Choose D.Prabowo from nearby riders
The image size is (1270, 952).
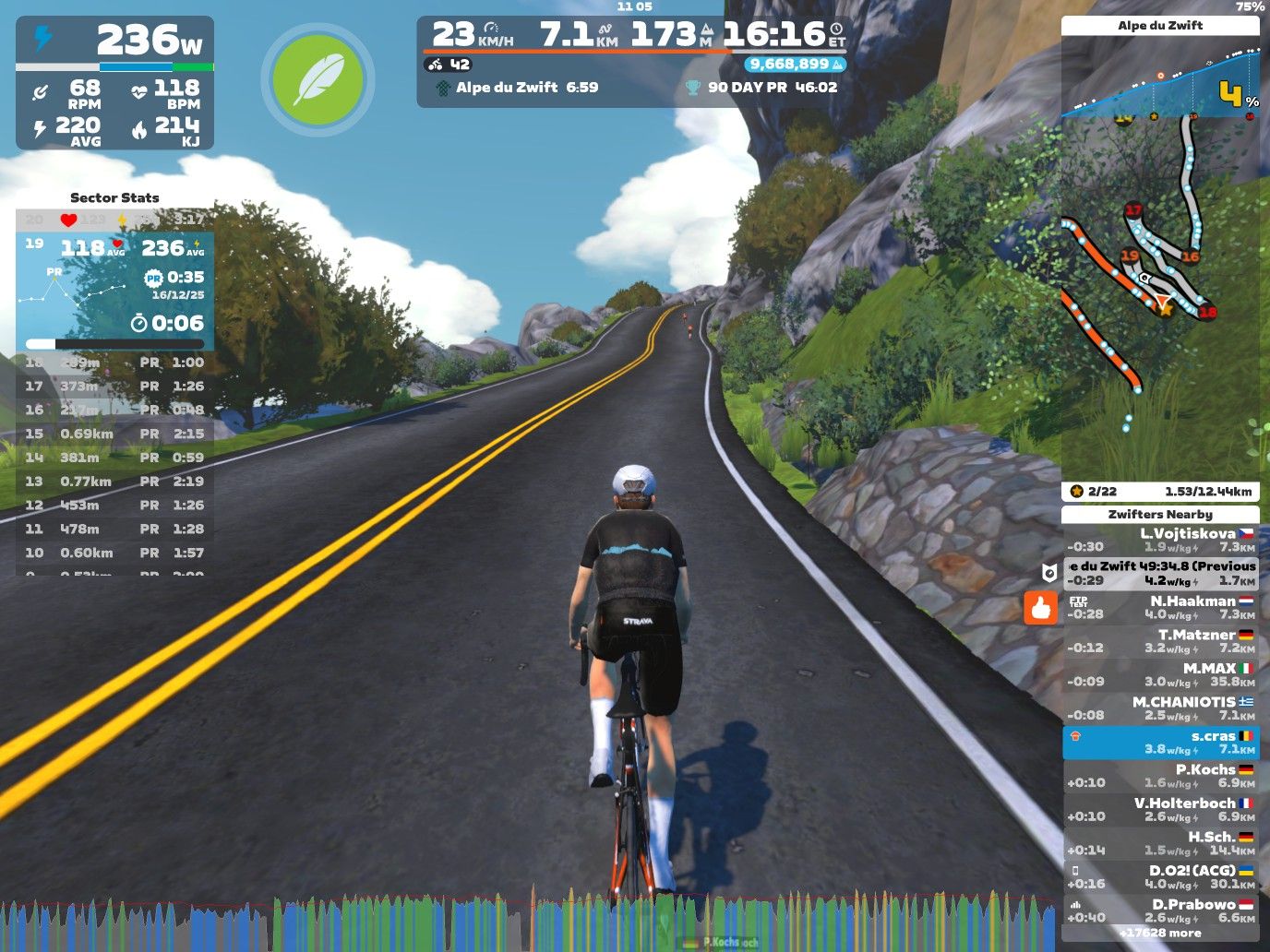click(x=1160, y=910)
